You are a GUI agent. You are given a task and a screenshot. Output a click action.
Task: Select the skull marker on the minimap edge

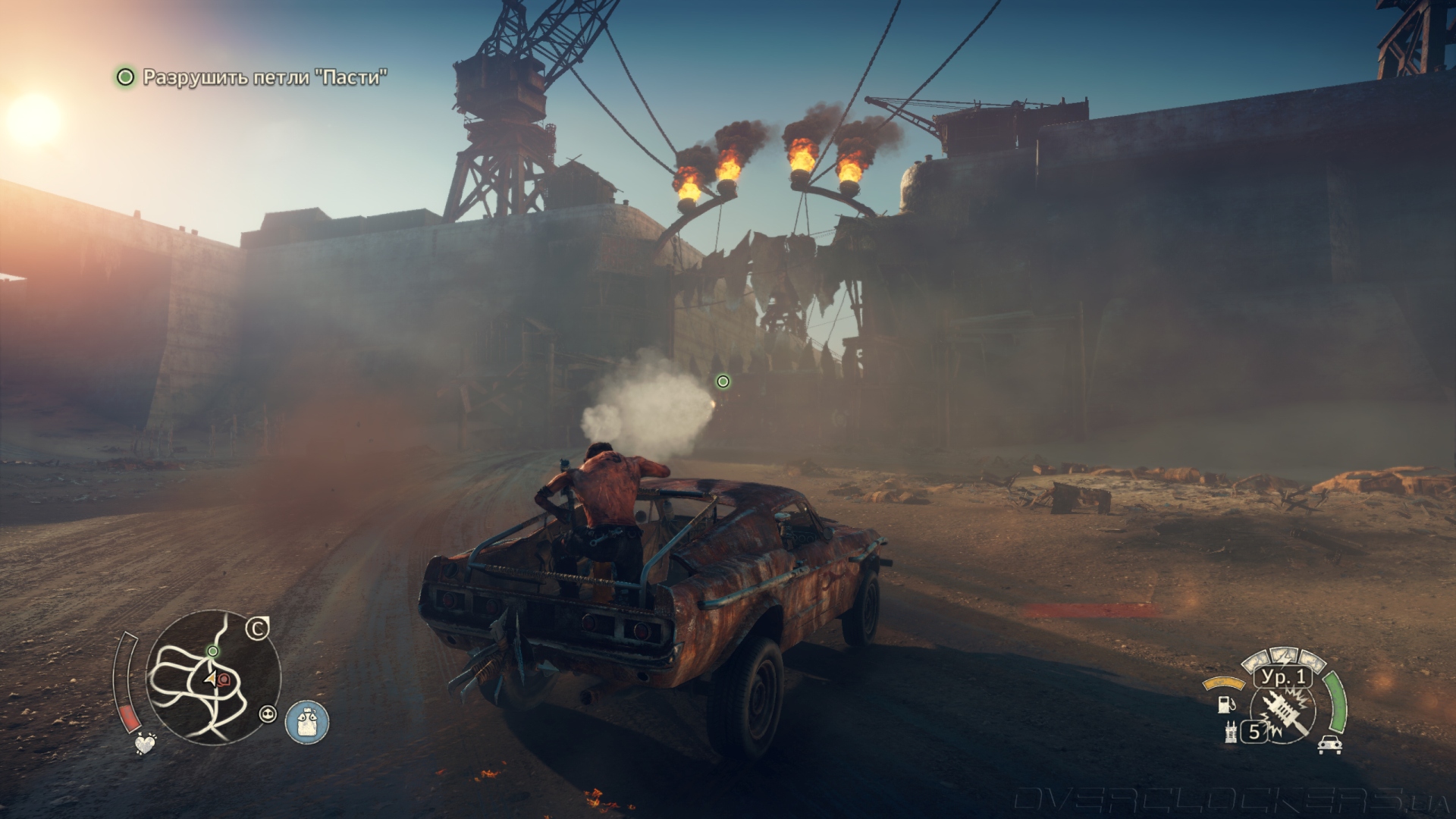pyautogui.click(x=268, y=715)
